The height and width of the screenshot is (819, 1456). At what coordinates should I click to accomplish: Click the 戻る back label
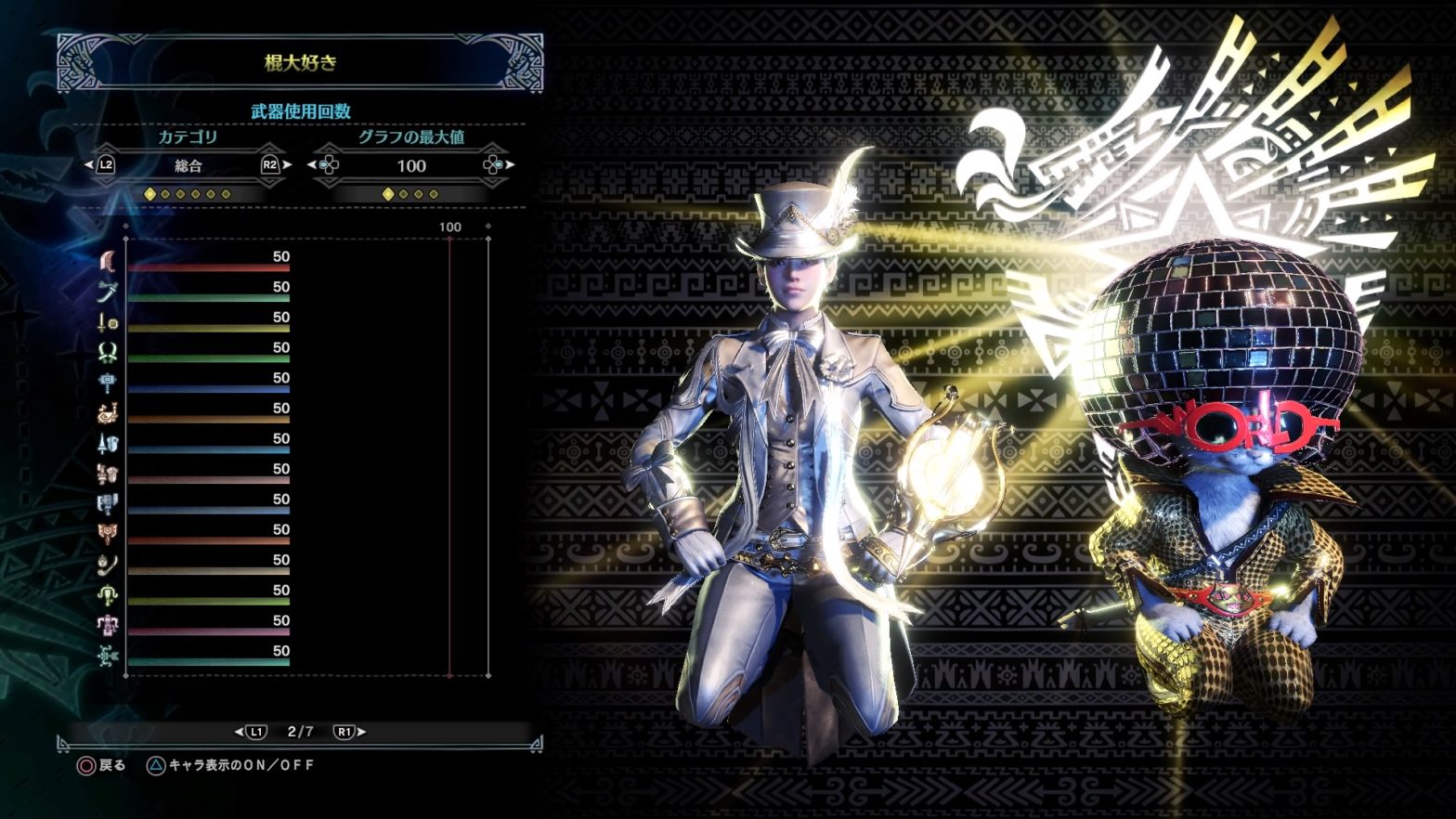click(x=111, y=765)
